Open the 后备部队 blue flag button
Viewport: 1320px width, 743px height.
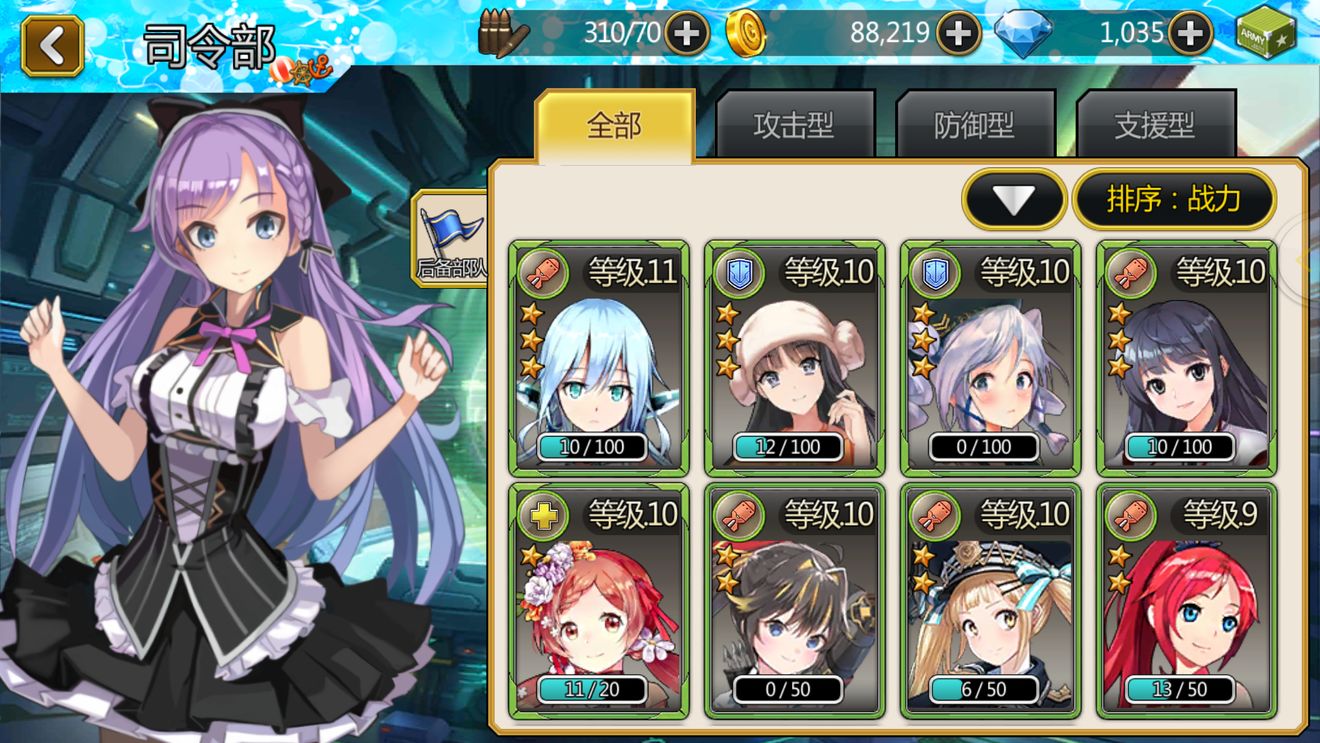pos(450,238)
